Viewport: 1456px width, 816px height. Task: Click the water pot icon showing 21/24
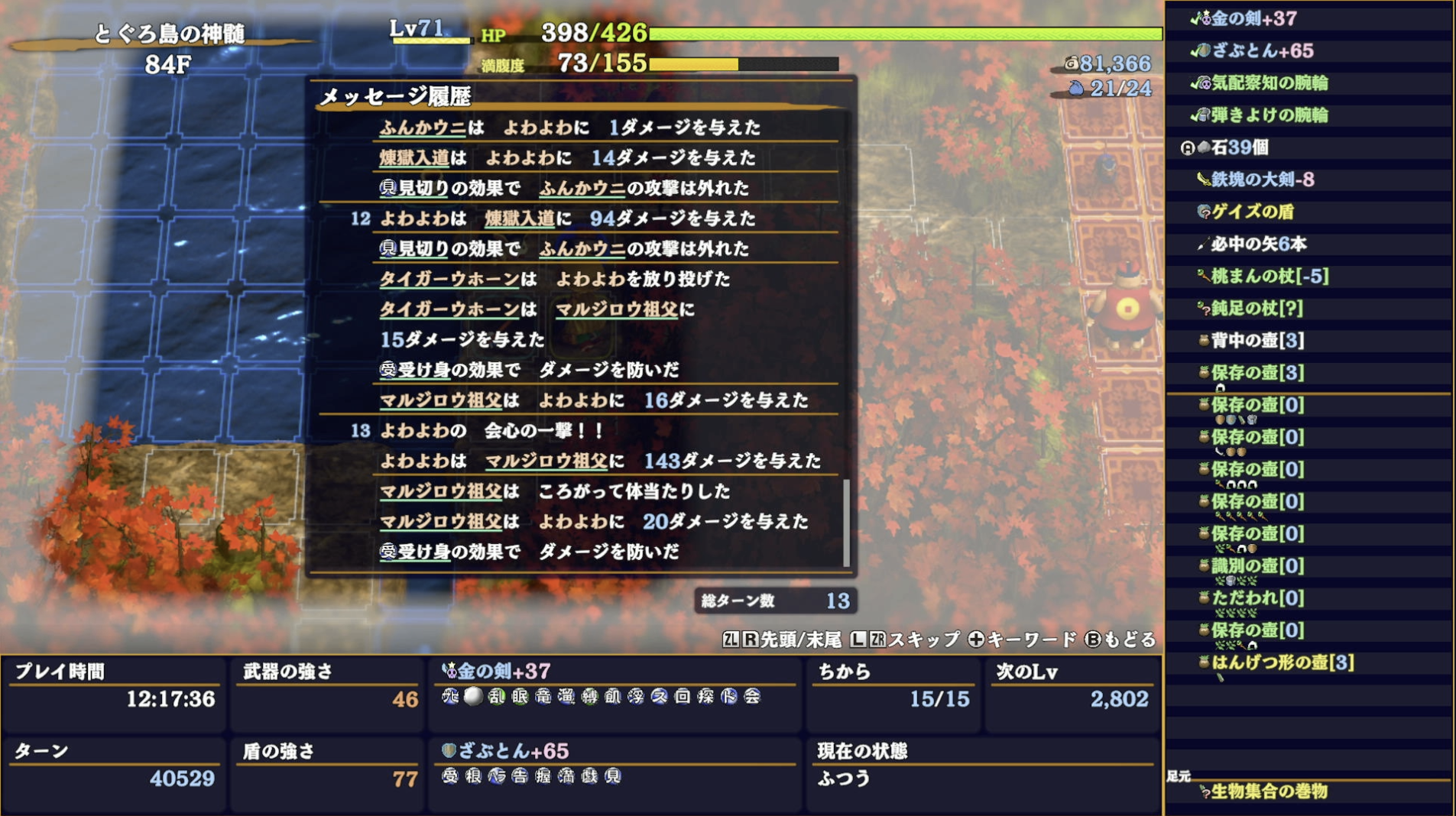1077,88
